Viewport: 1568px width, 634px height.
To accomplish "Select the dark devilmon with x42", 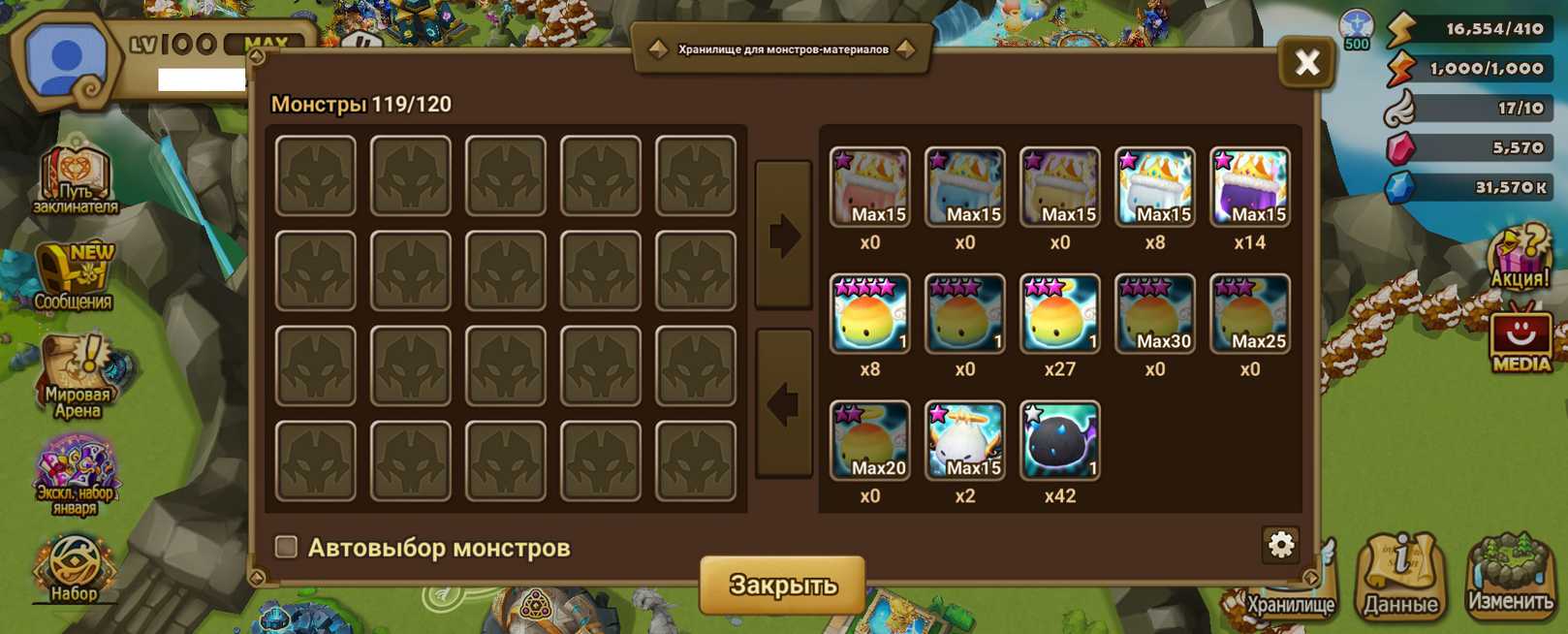I will pyautogui.click(x=1059, y=440).
